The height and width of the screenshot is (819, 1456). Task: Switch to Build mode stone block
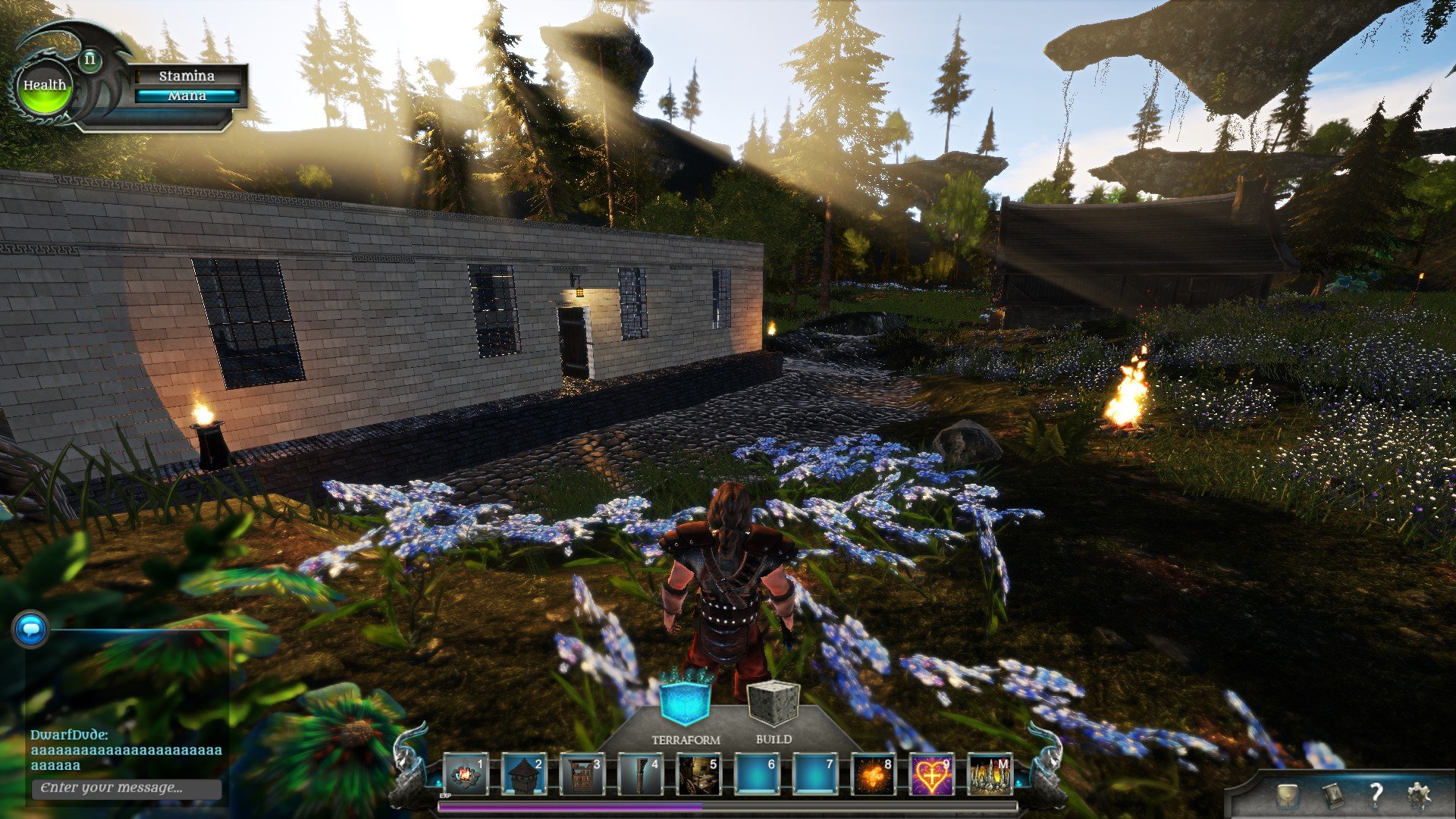click(x=773, y=704)
